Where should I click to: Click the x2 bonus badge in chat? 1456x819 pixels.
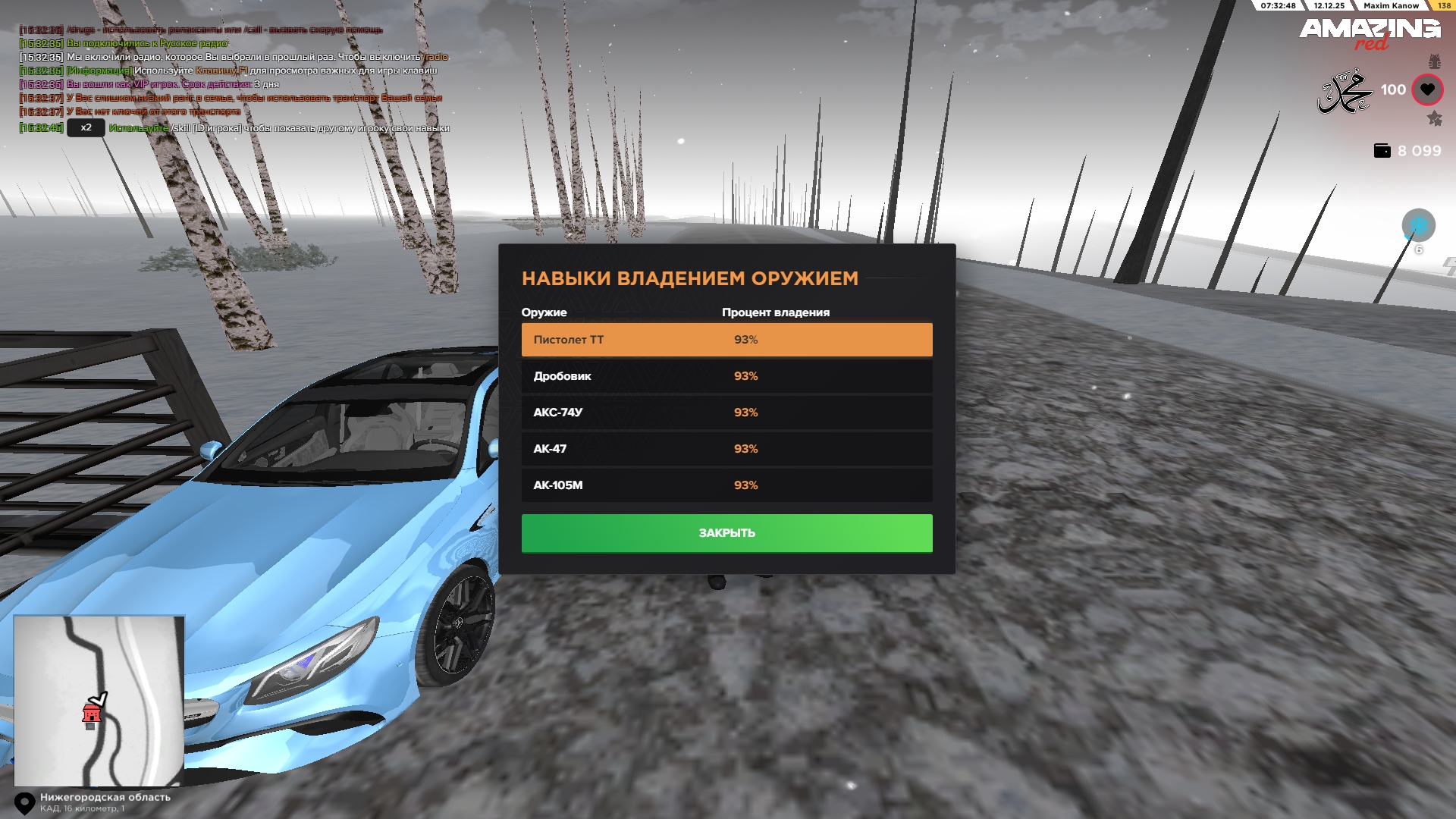(x=86, y=127)
